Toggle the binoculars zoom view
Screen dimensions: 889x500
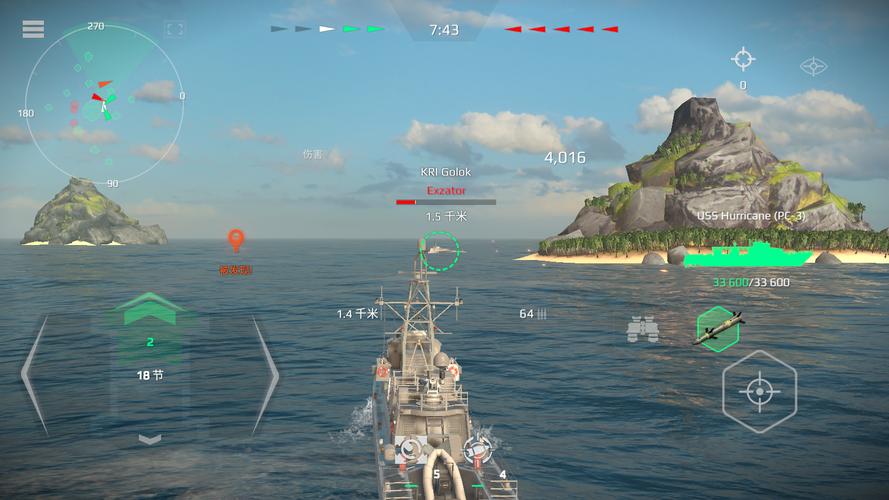coord(642,328)
